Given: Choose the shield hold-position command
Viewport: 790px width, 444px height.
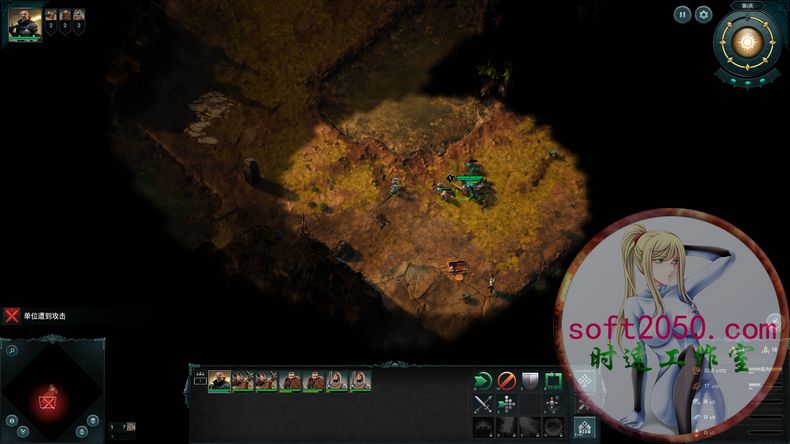Looking at the screenshot, I should (531, 380).
